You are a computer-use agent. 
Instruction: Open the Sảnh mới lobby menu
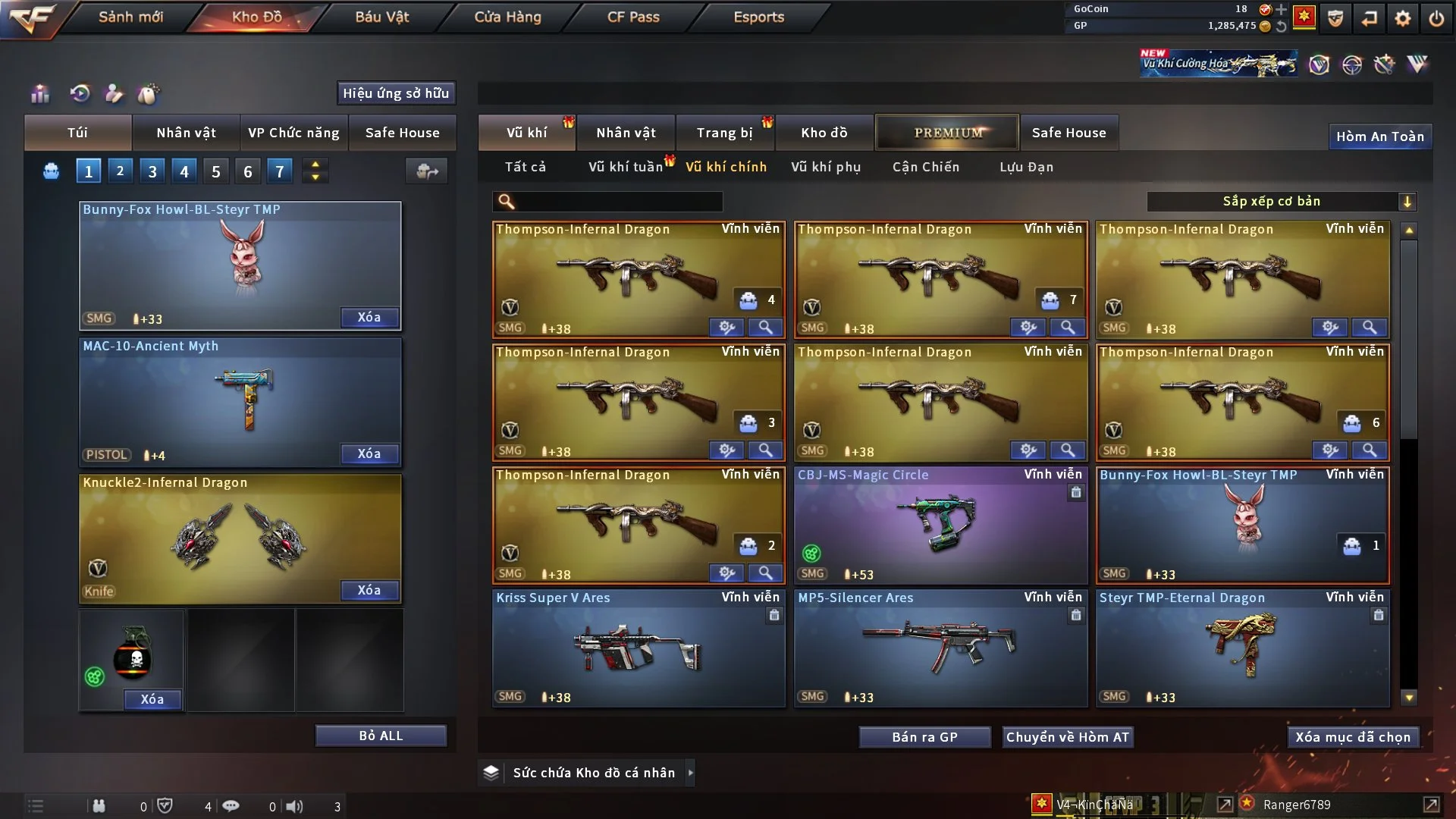click(130, 17)
